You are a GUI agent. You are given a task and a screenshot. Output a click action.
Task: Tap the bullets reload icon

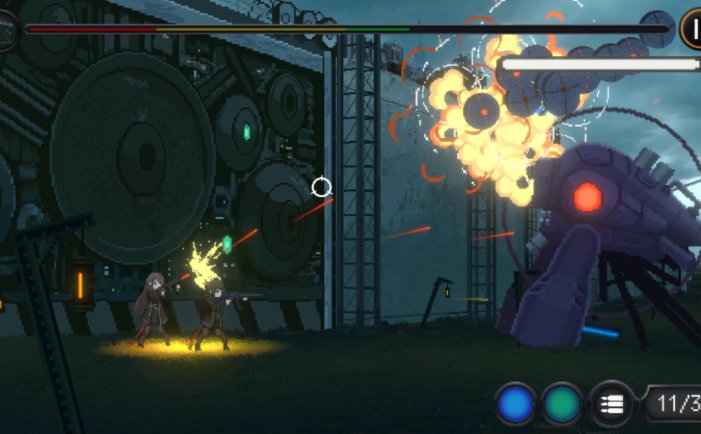611,404
